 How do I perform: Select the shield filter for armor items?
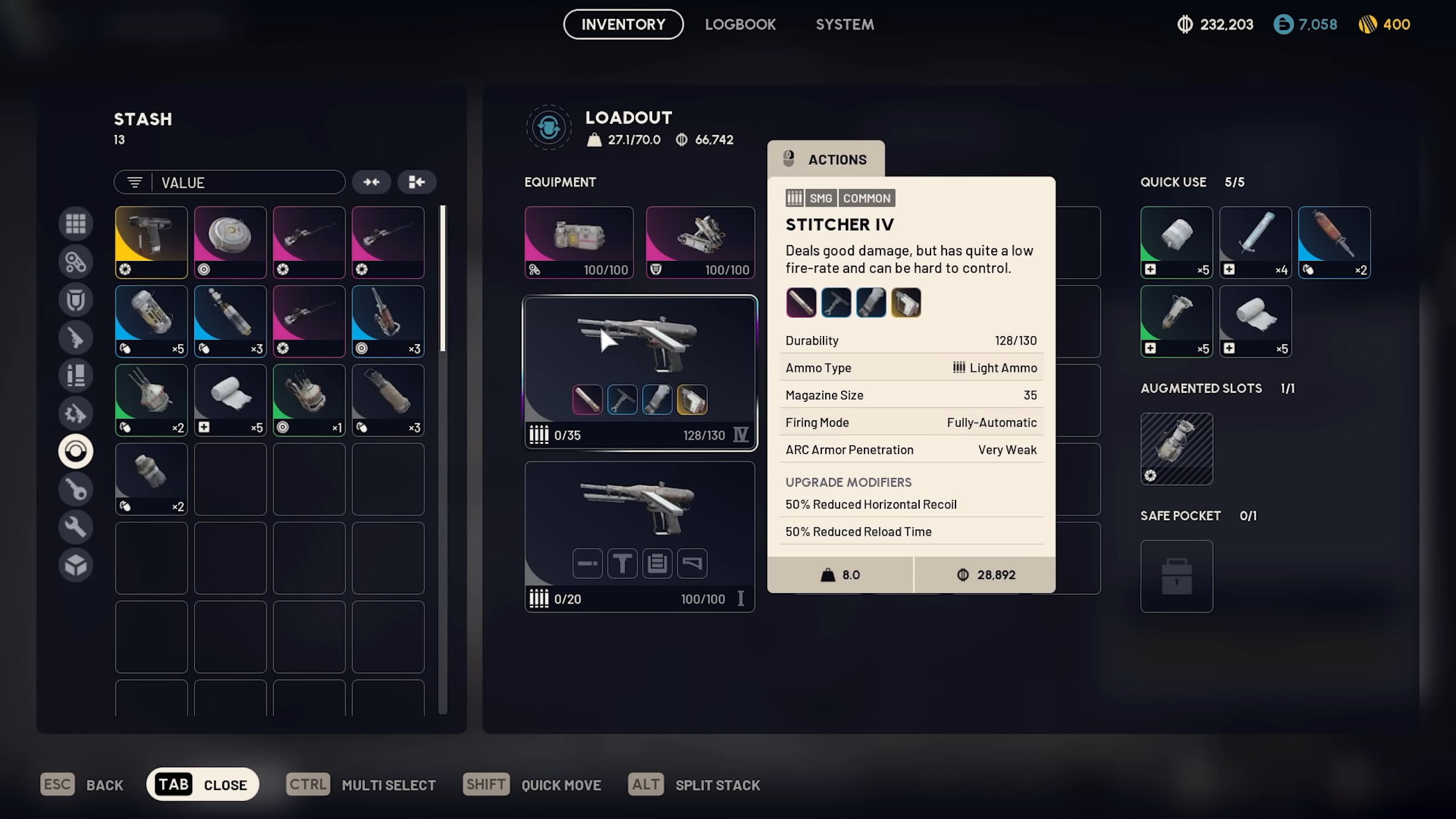[76, 299]
